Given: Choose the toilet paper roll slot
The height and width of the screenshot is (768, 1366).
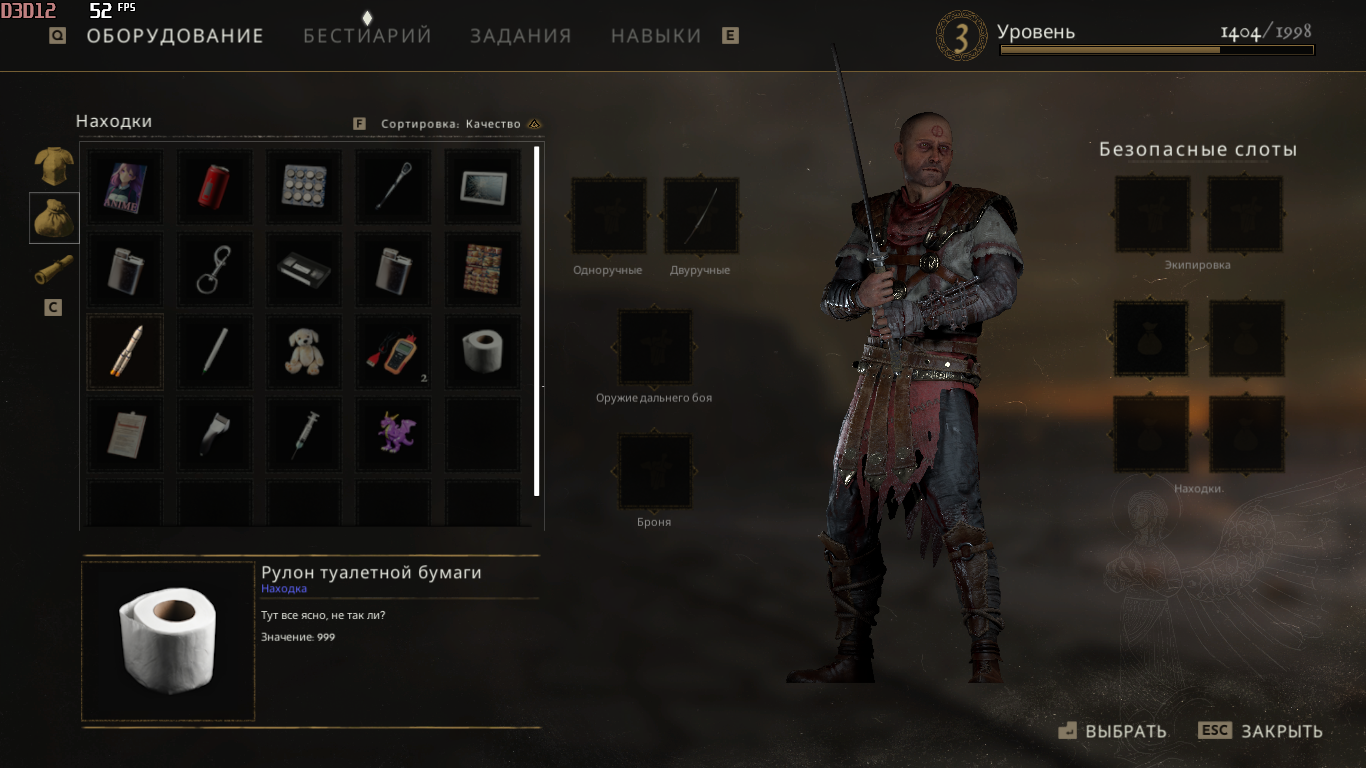Looking at the screenshot, I should tap(482, 352).
